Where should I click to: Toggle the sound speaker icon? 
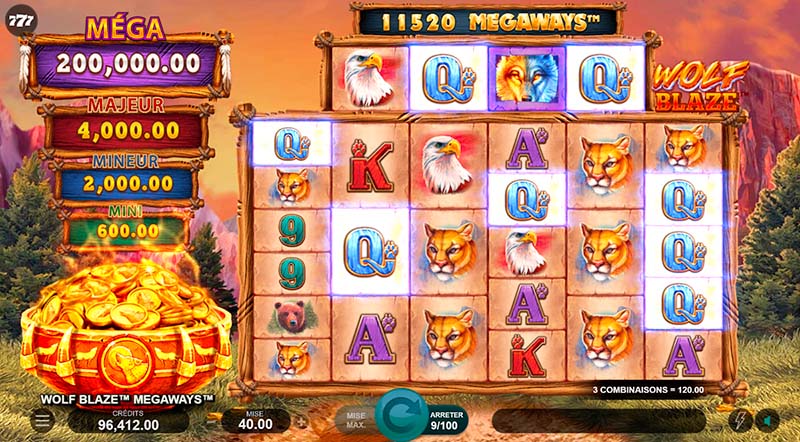tap(767, 420)
